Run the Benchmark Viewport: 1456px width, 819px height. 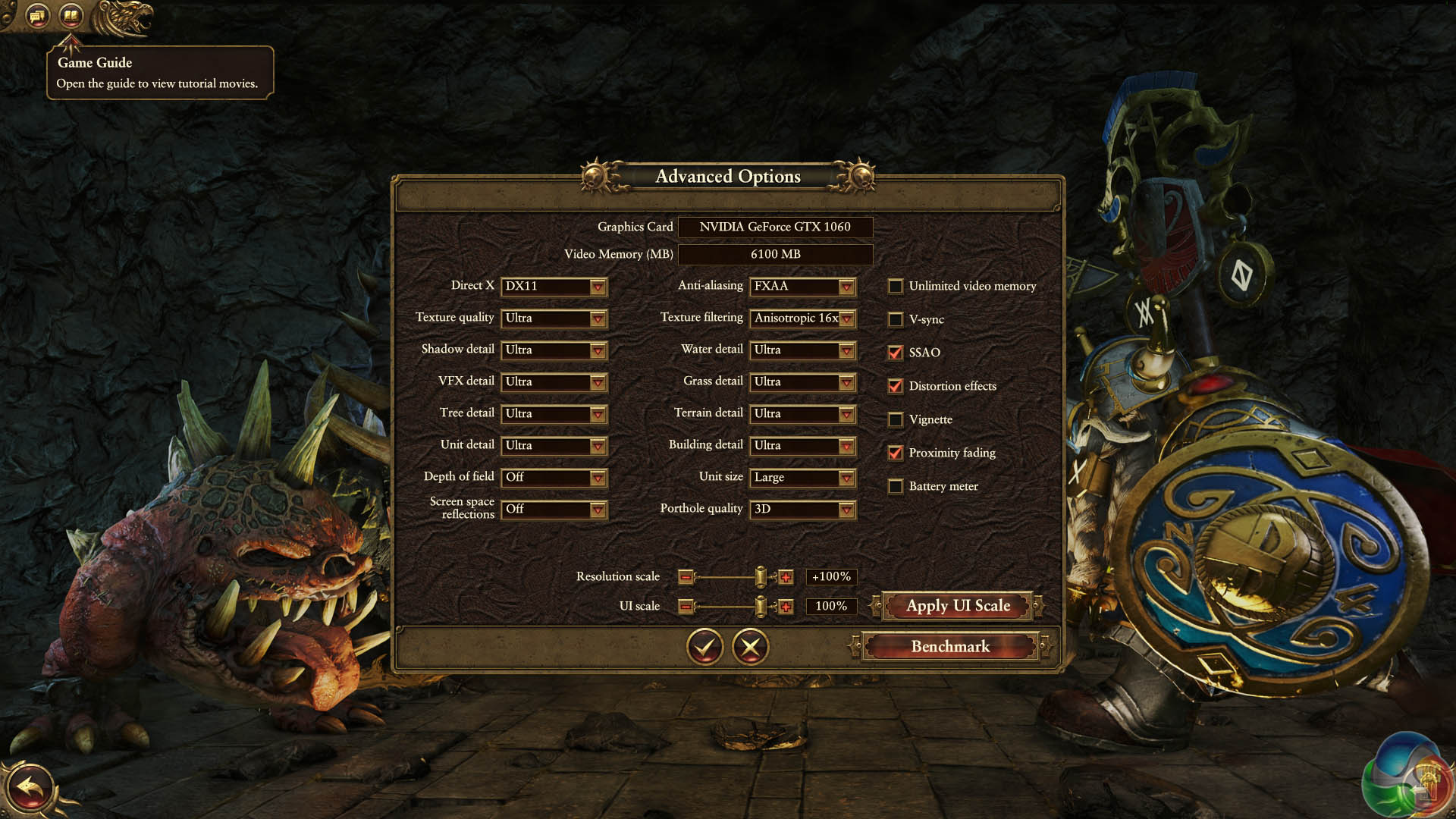tap(950, 647)
